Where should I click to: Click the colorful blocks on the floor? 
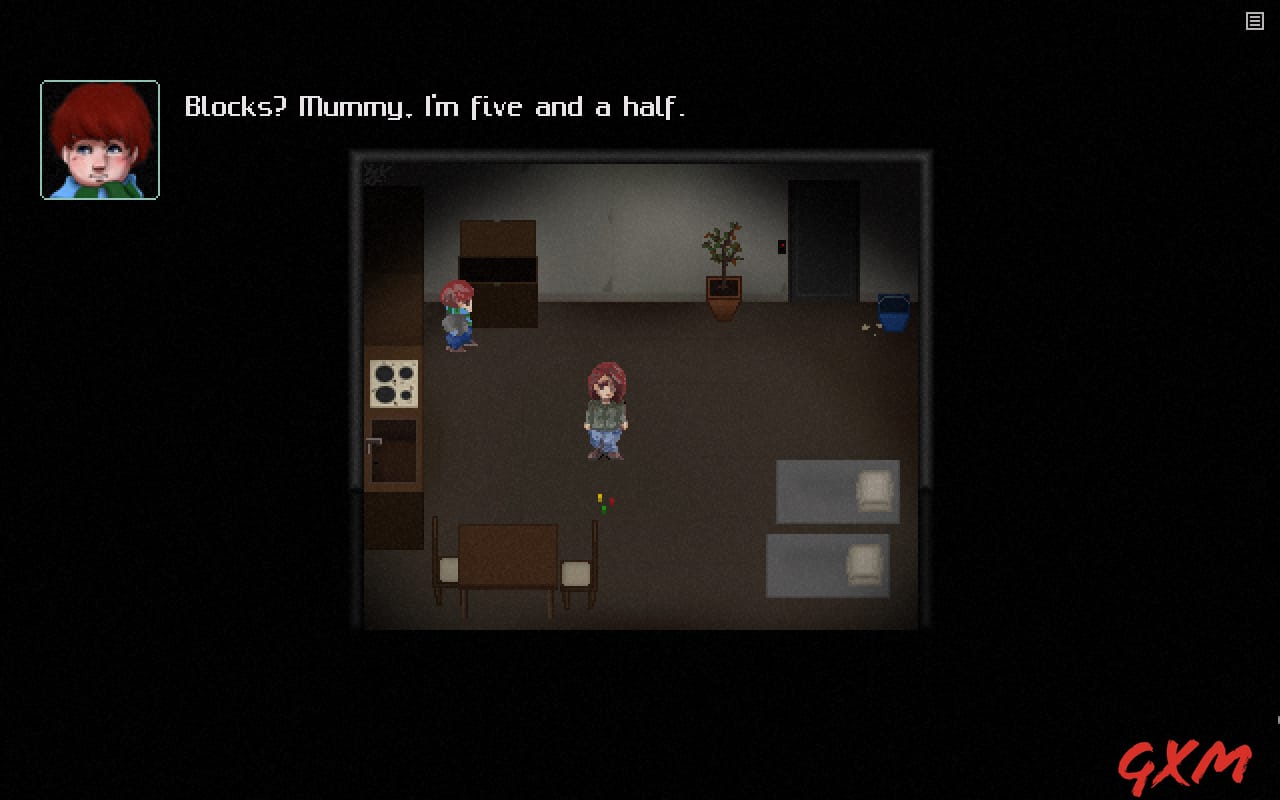(605, 500)
